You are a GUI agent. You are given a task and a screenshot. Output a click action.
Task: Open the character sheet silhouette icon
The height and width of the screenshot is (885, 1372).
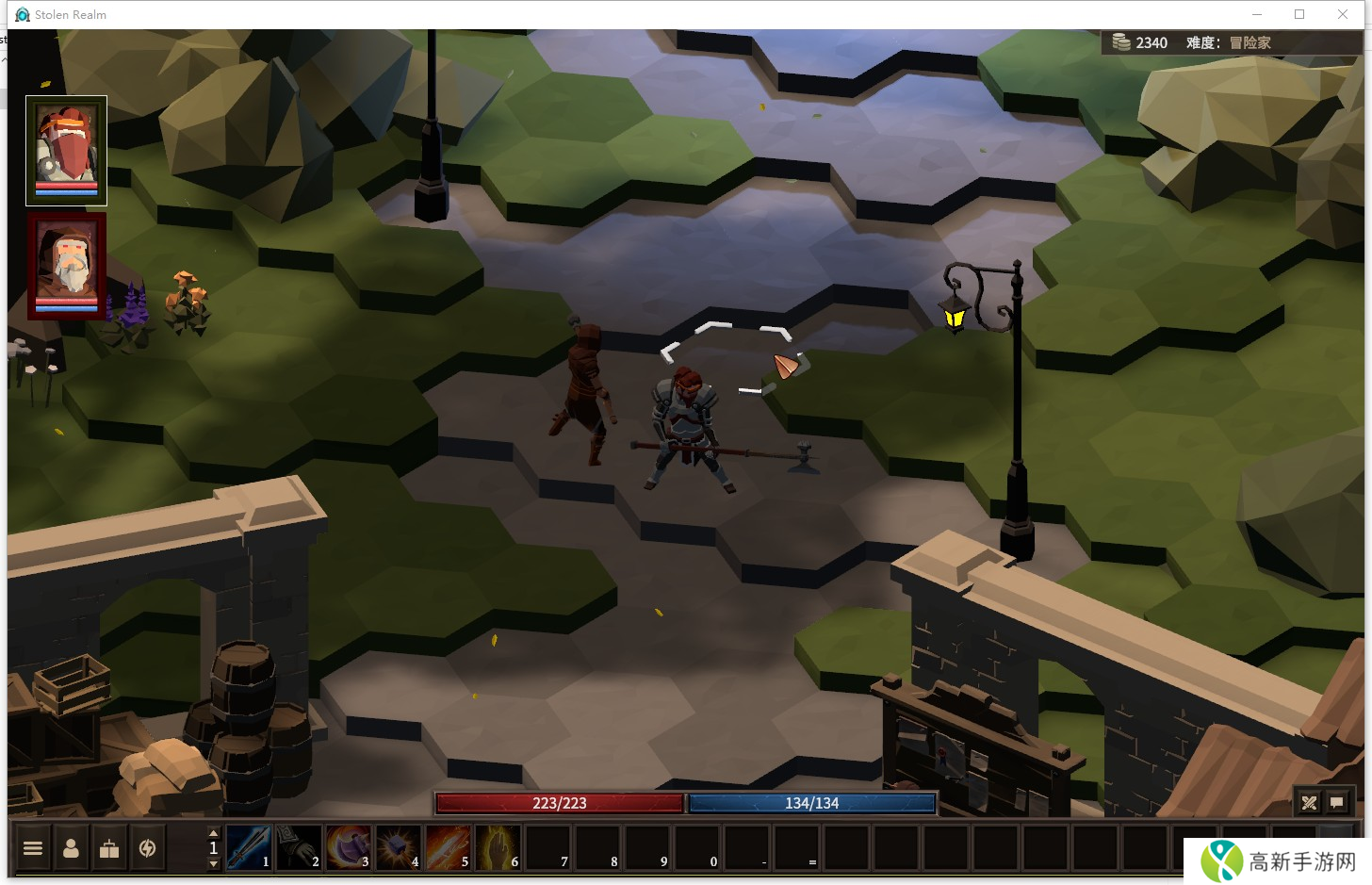point(71,848)
